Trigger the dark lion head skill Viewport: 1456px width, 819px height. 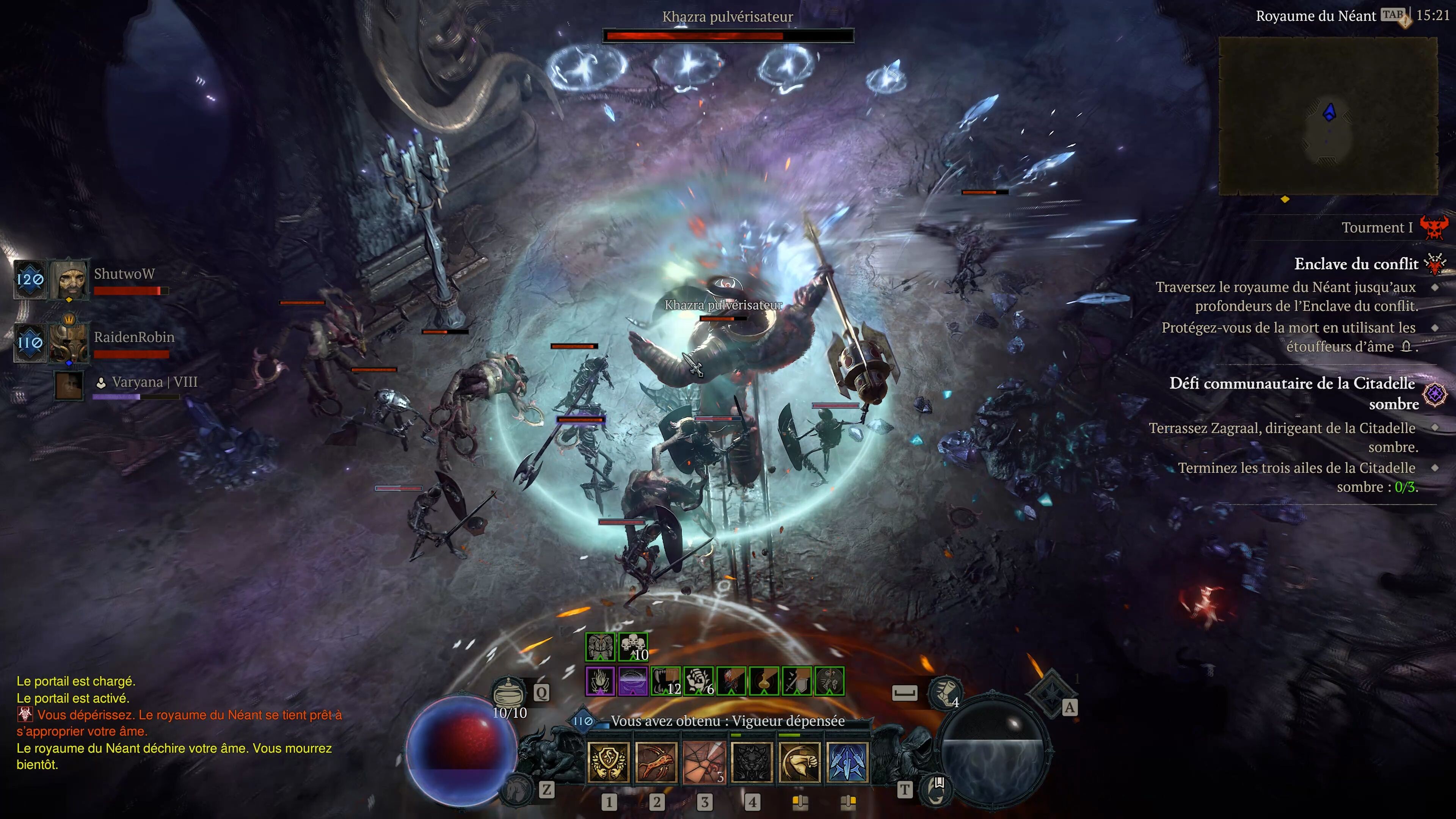pos(752,763)
